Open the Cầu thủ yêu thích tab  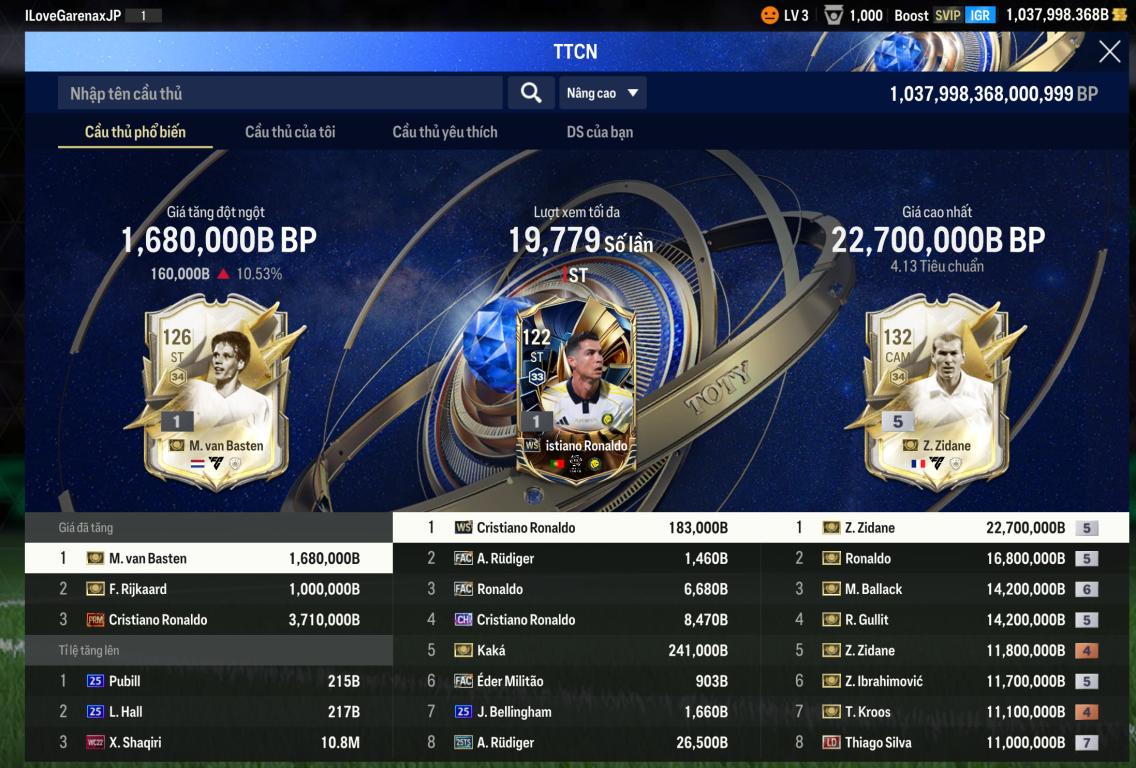[x=445, y=132]
